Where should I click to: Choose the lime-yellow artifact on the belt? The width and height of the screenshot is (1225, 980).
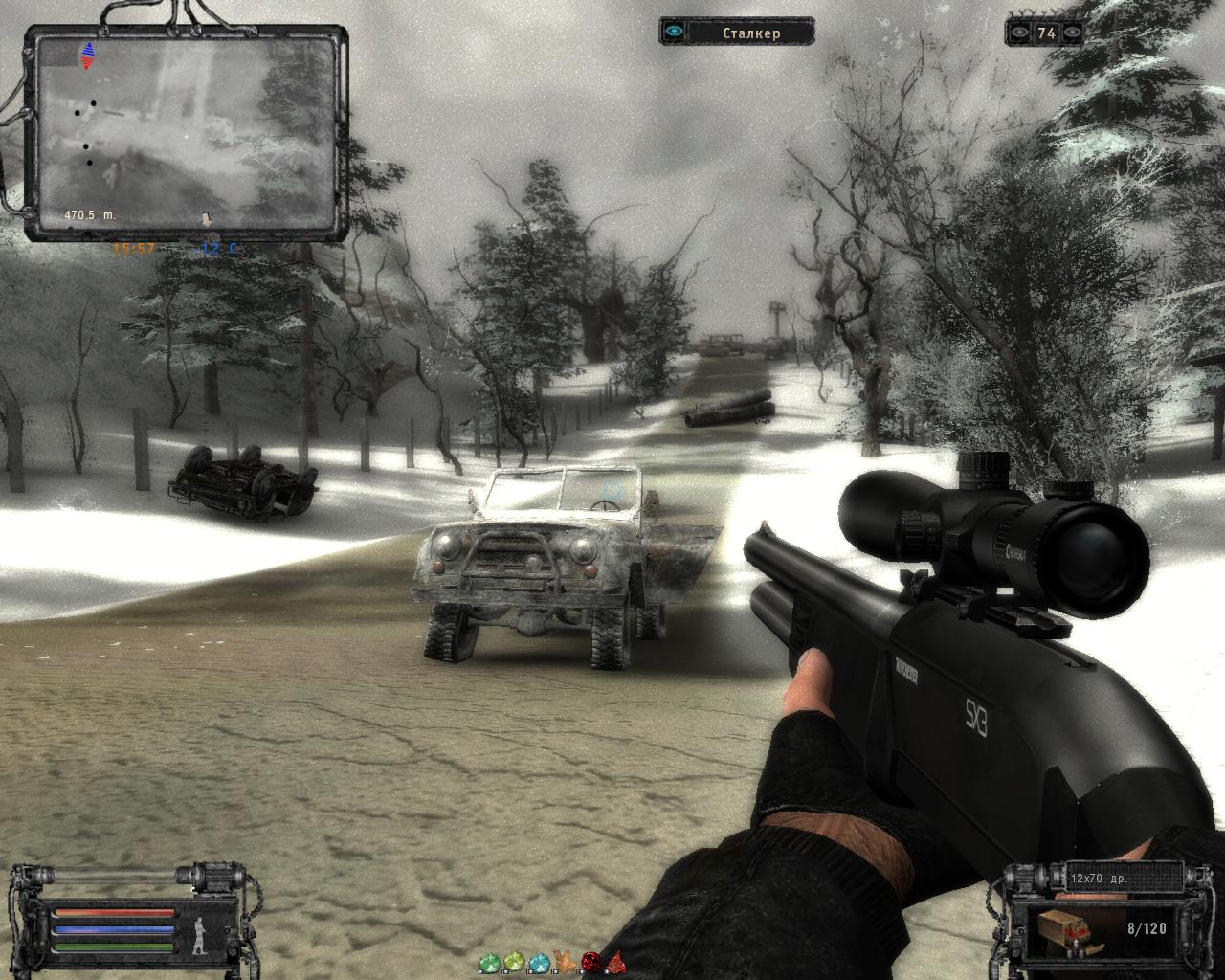point(515,961)
